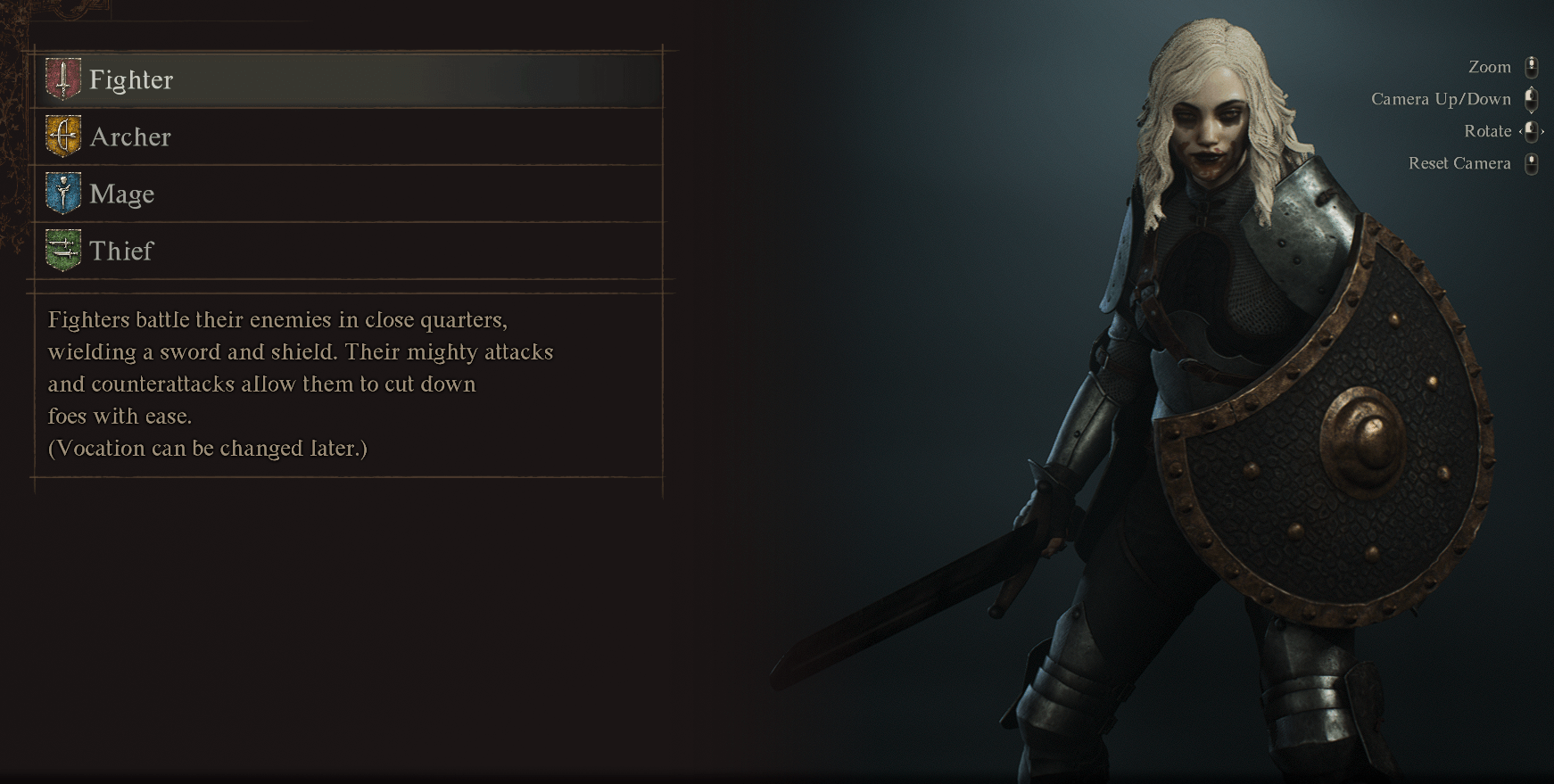Click the green Thief daggers emblem

pyautogui.click(x=63, y=252)
